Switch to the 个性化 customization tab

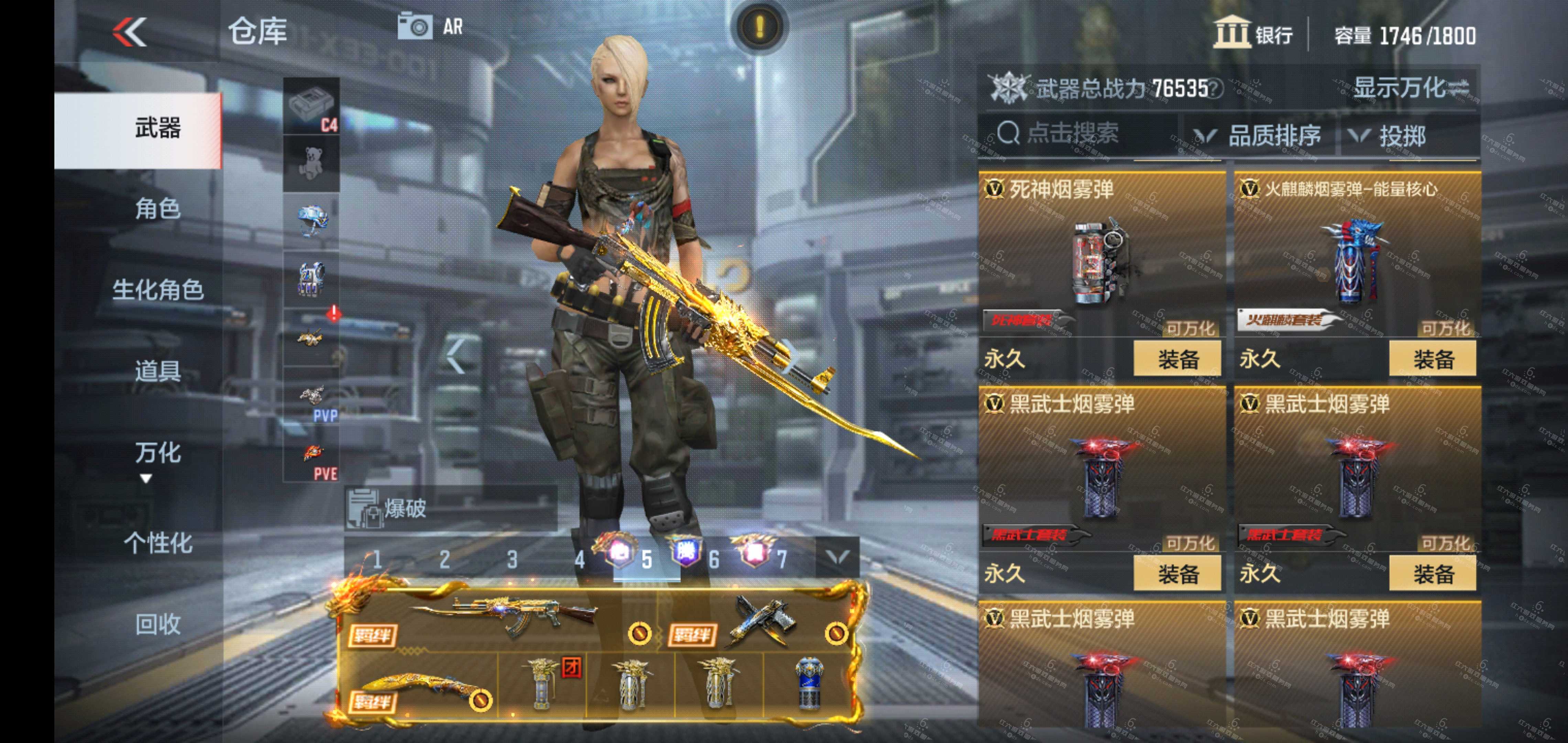(x=157, y=543)
